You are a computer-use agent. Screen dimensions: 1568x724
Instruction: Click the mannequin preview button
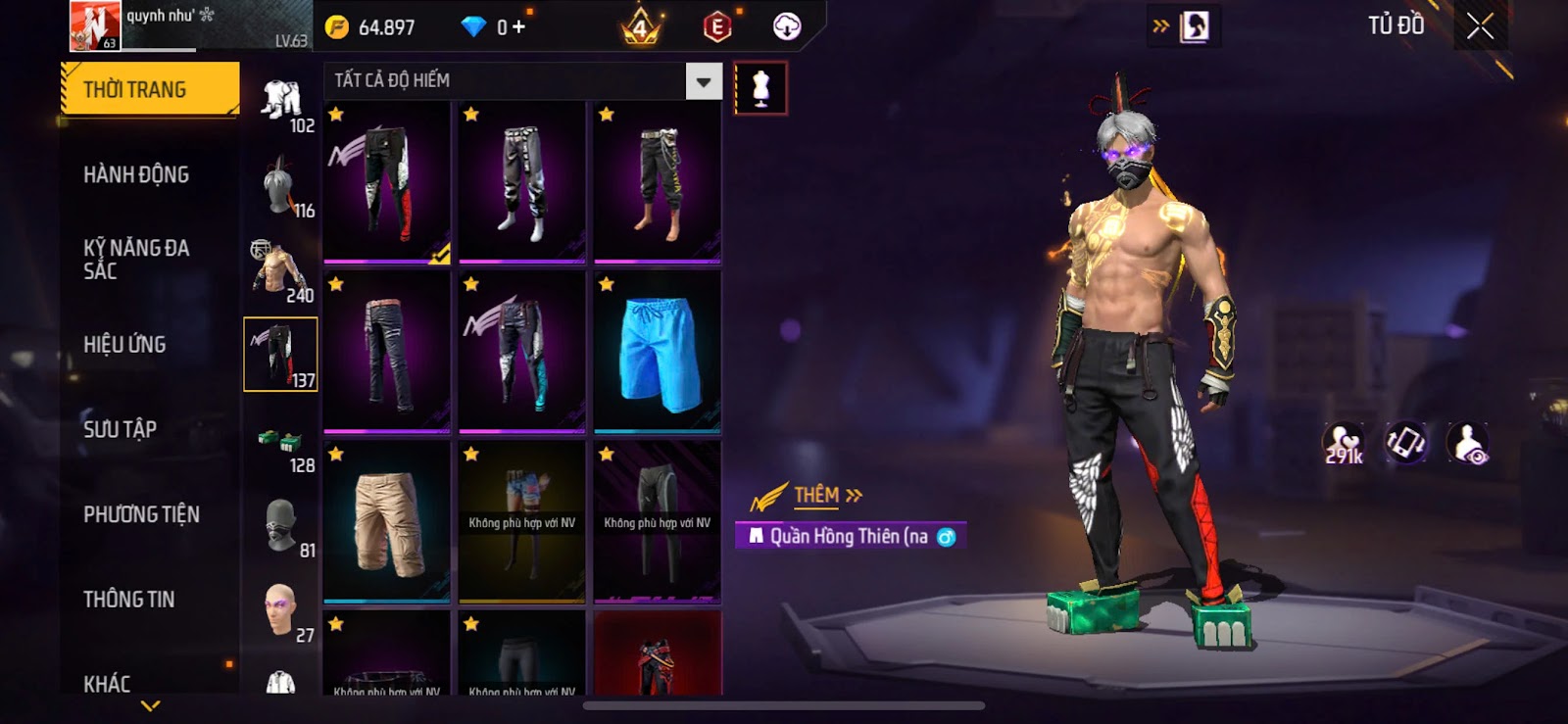point(760,88)
